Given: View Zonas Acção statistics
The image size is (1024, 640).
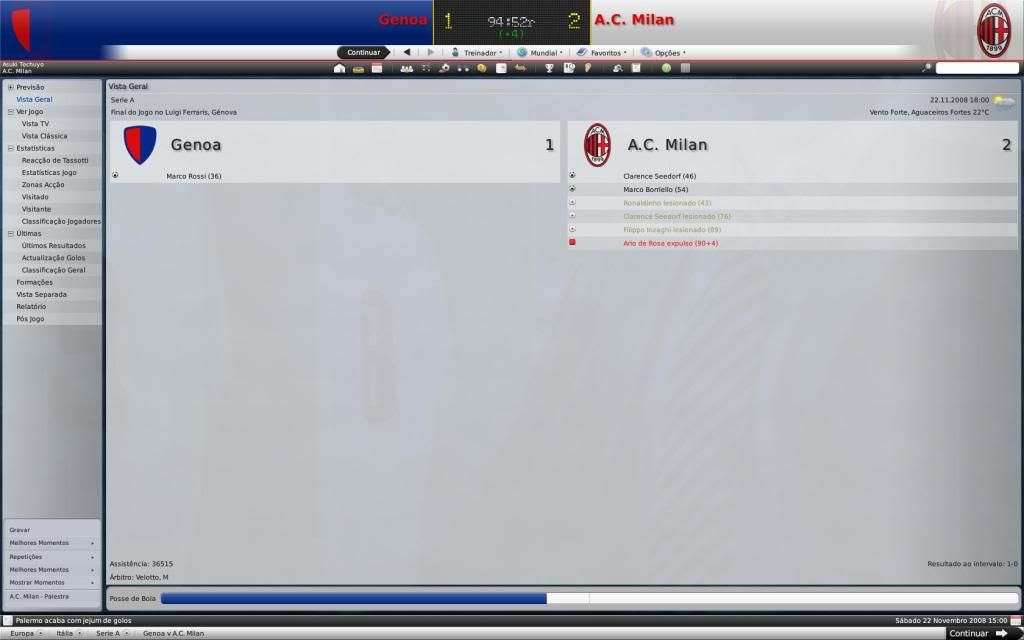Looking at the screenshot, I should tap(43, 185).
